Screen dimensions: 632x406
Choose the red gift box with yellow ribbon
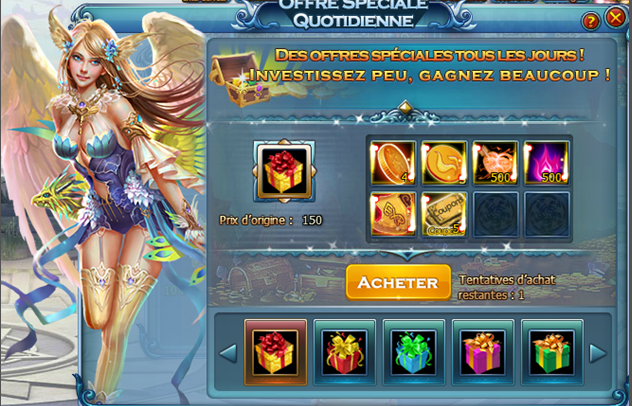[344, 352]
